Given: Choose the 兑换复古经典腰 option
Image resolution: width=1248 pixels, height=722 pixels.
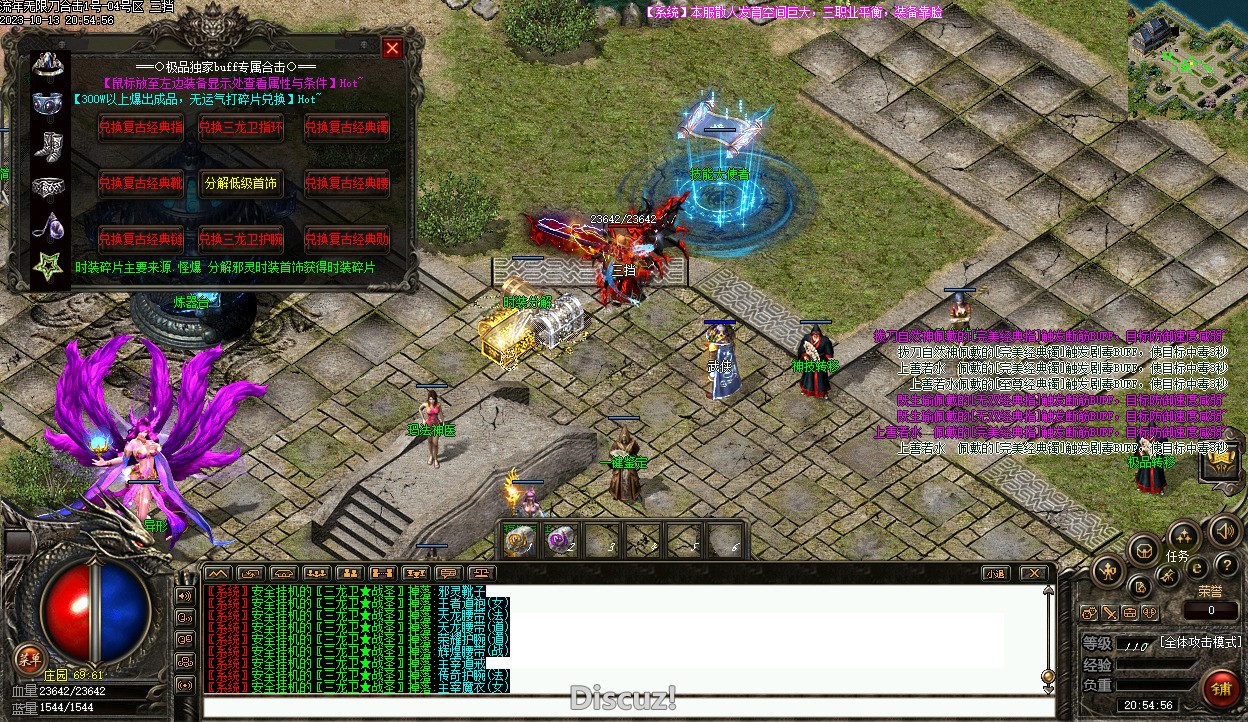Looking at the screenshot, I should [346, 184].
